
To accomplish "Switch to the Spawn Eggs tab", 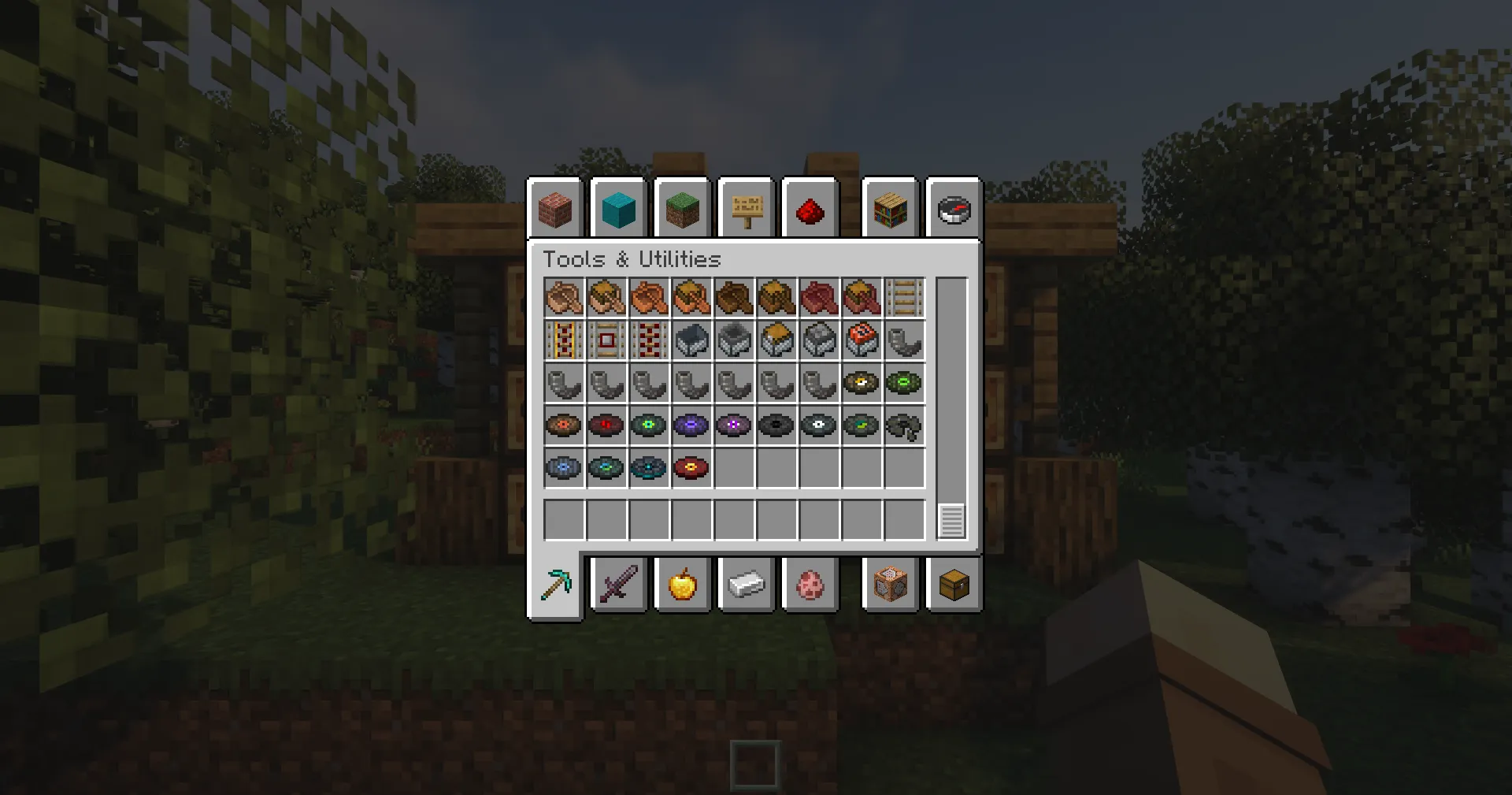I will point(811,584).
